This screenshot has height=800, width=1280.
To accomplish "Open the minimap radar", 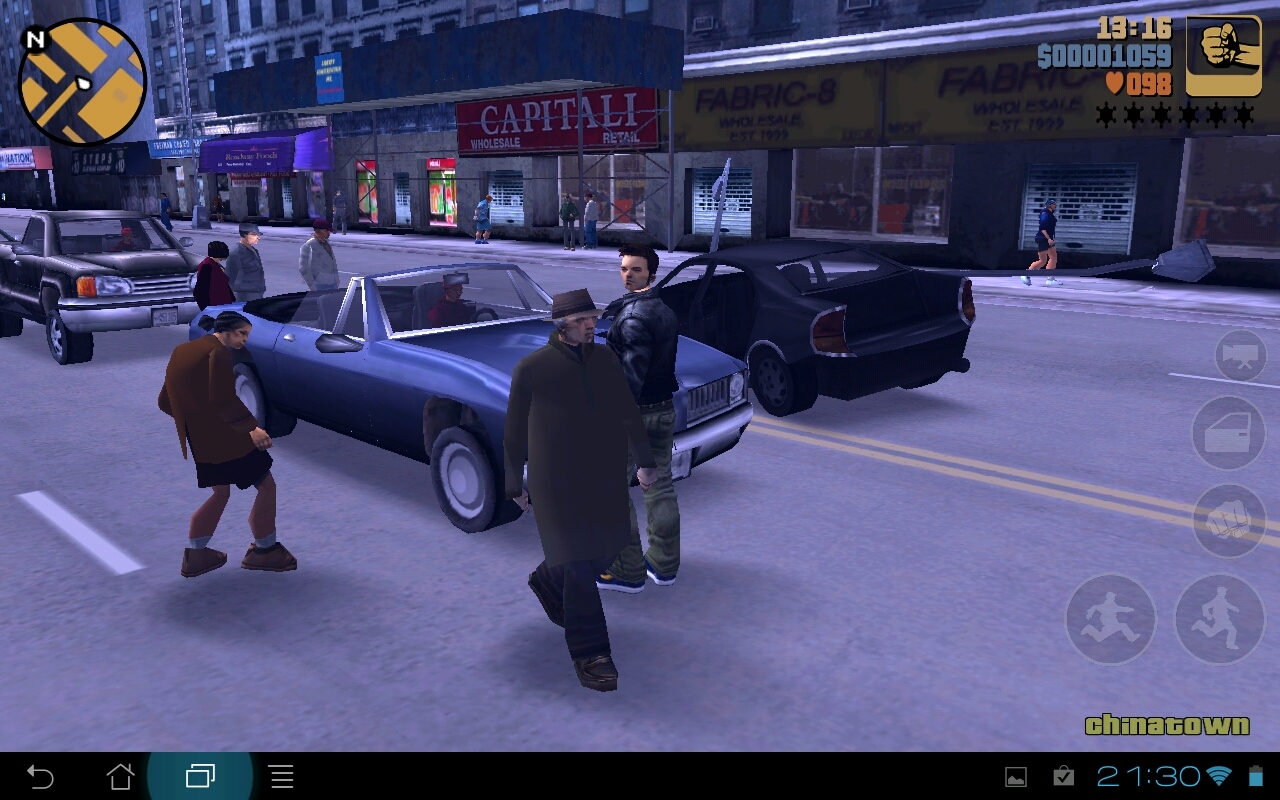I will [80, 80].
